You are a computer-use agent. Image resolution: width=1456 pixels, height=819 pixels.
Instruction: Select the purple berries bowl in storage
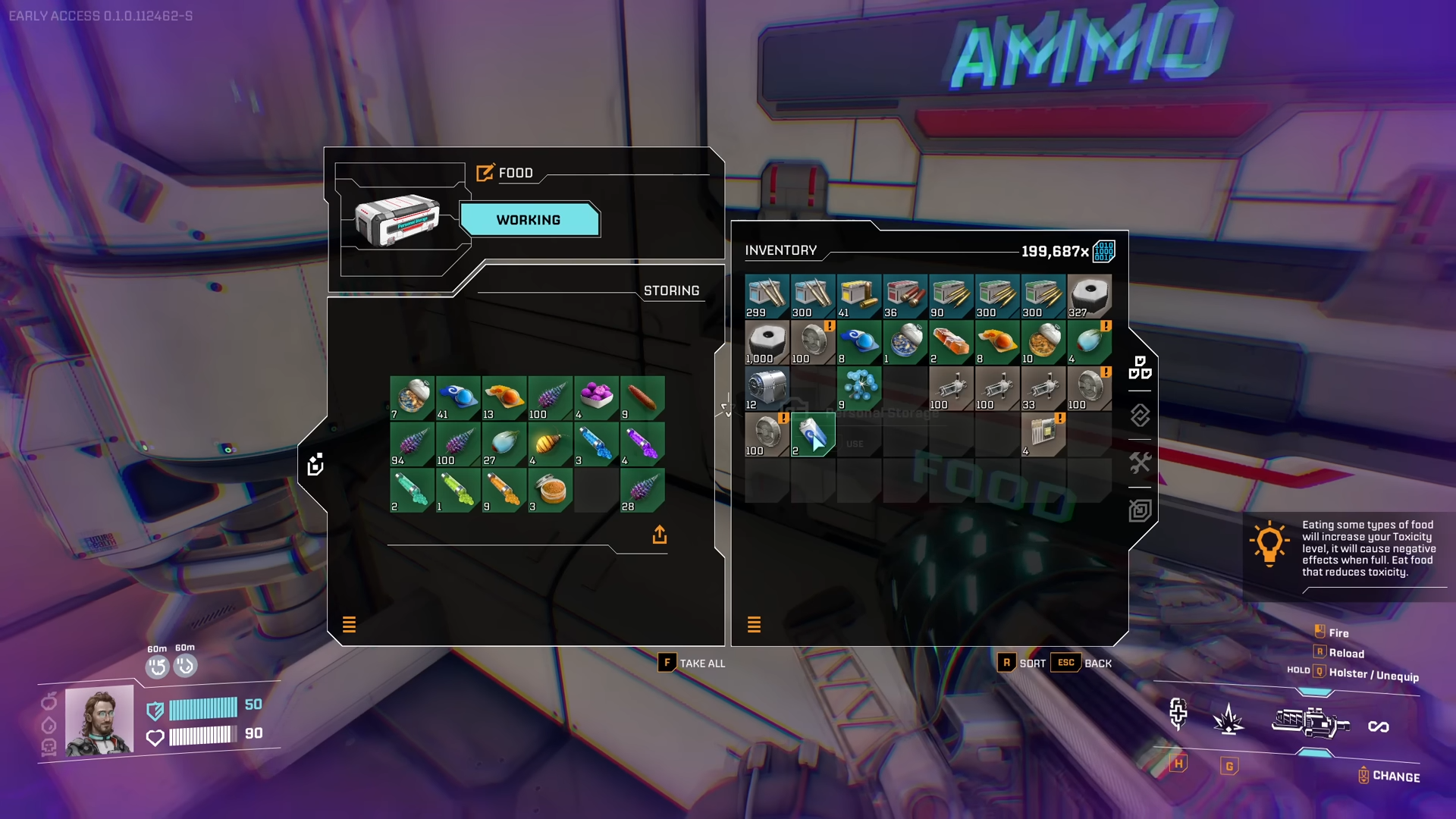coord(596,397)
